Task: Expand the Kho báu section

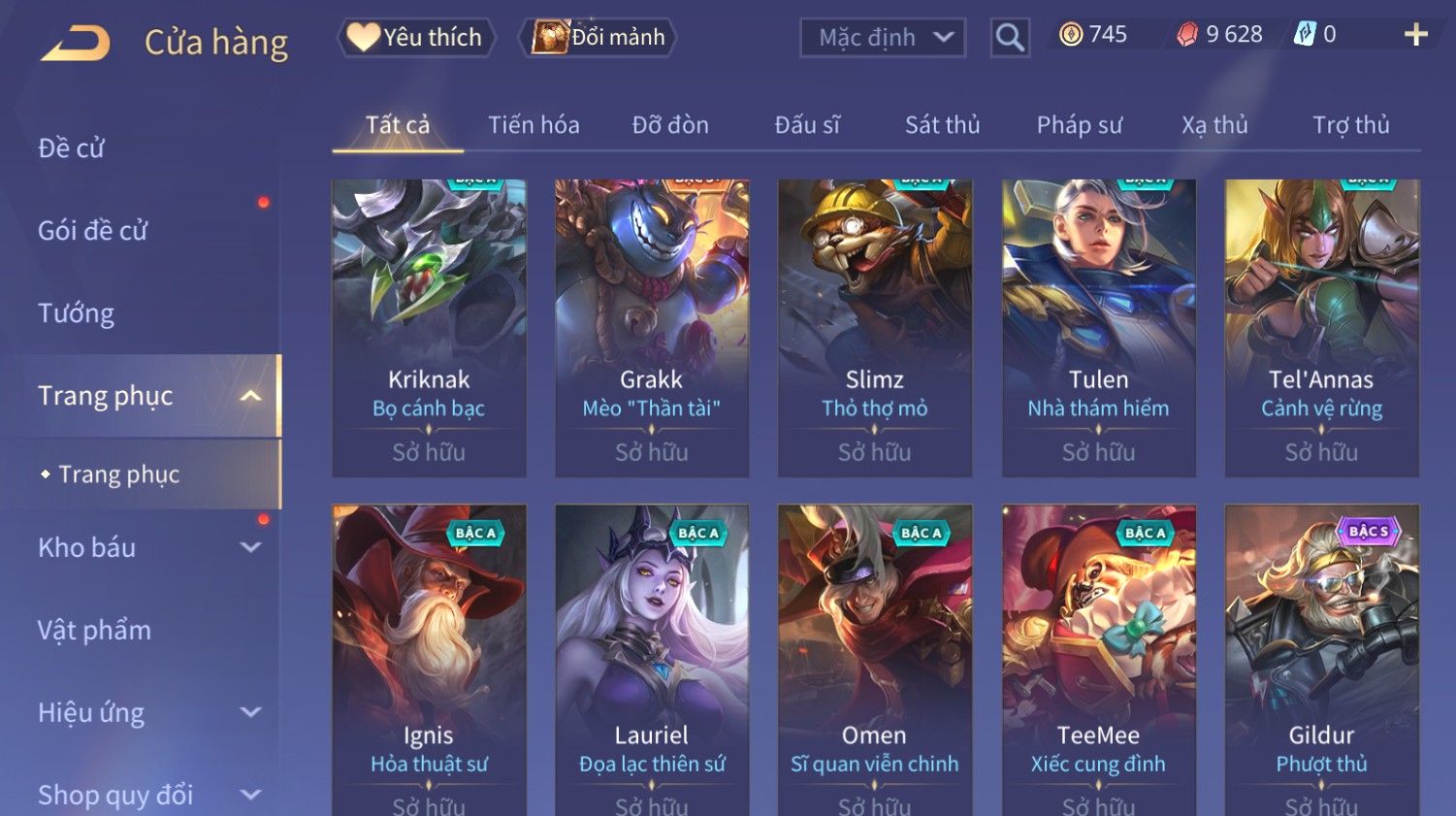Action: [x=249, y=547]
